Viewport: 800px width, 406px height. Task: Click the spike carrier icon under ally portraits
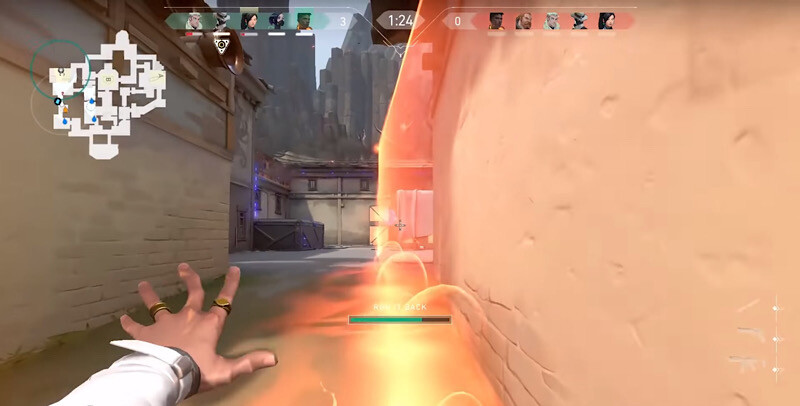(222, 44)
